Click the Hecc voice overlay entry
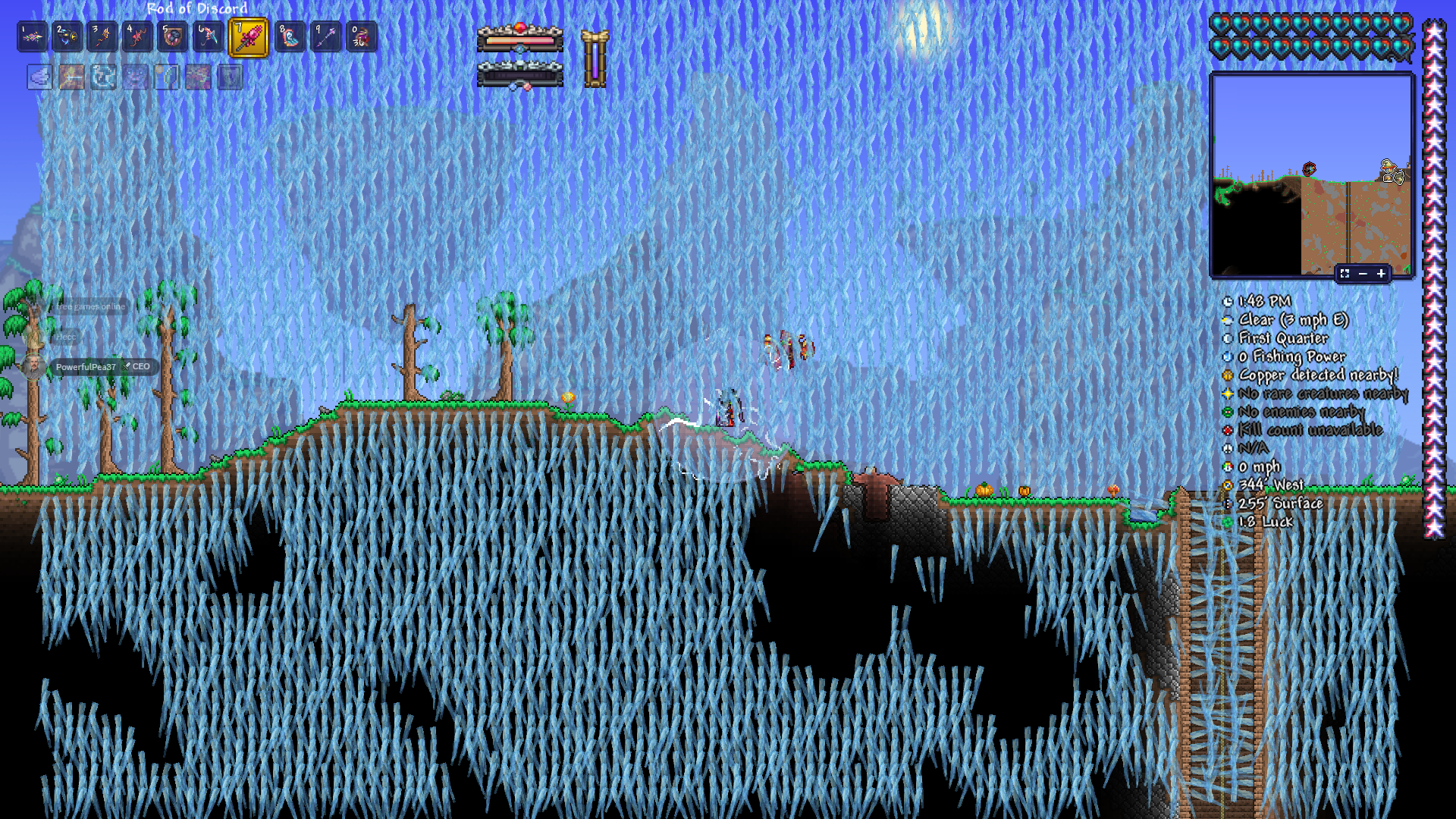 (x=65, y=337)
